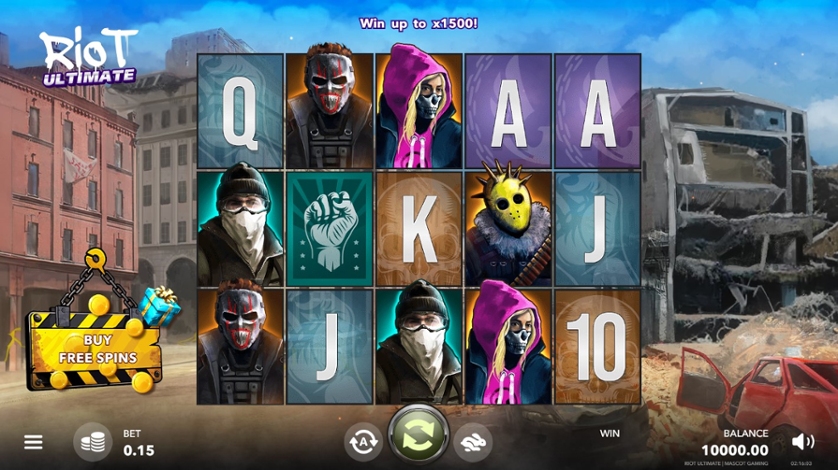
Task: Open bet settings with the coin stack icon
Action: tap(93, 442)
